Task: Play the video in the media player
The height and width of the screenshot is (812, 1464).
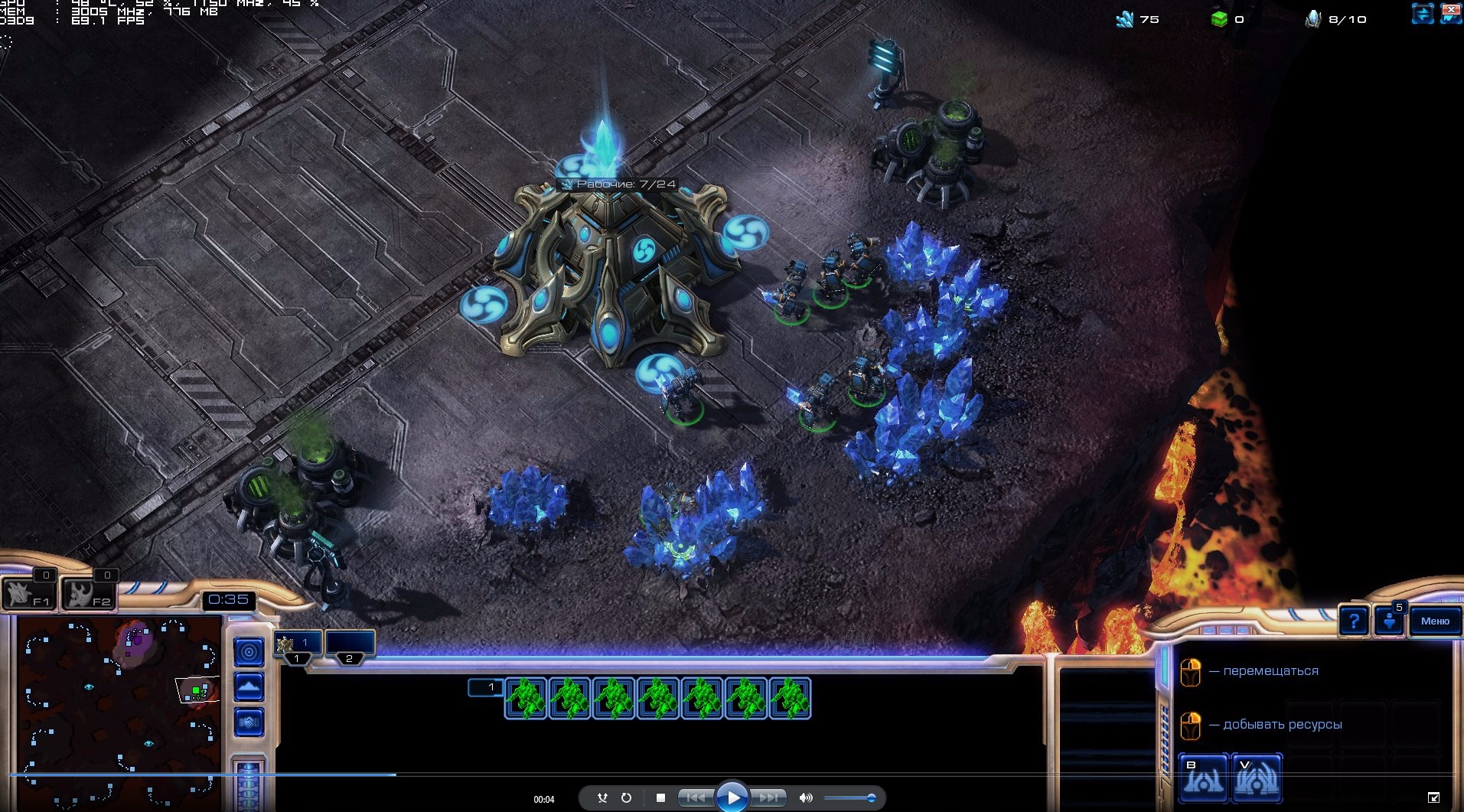Action: pos(732,797)
